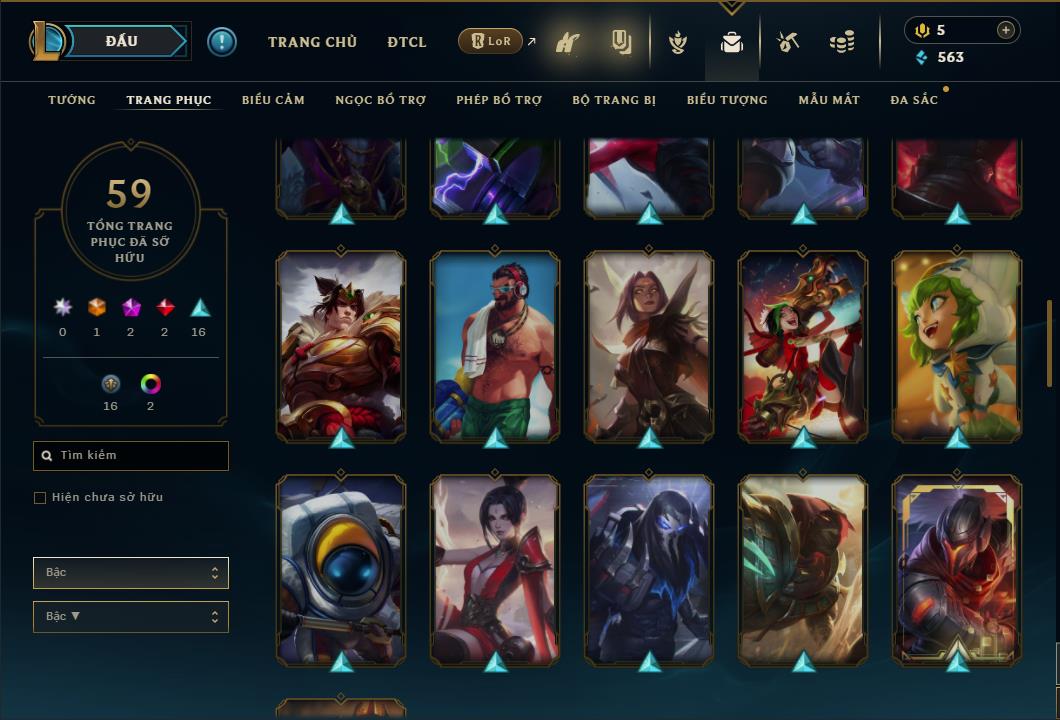Select the astronaut skin with yellow visor

(341, 568)
